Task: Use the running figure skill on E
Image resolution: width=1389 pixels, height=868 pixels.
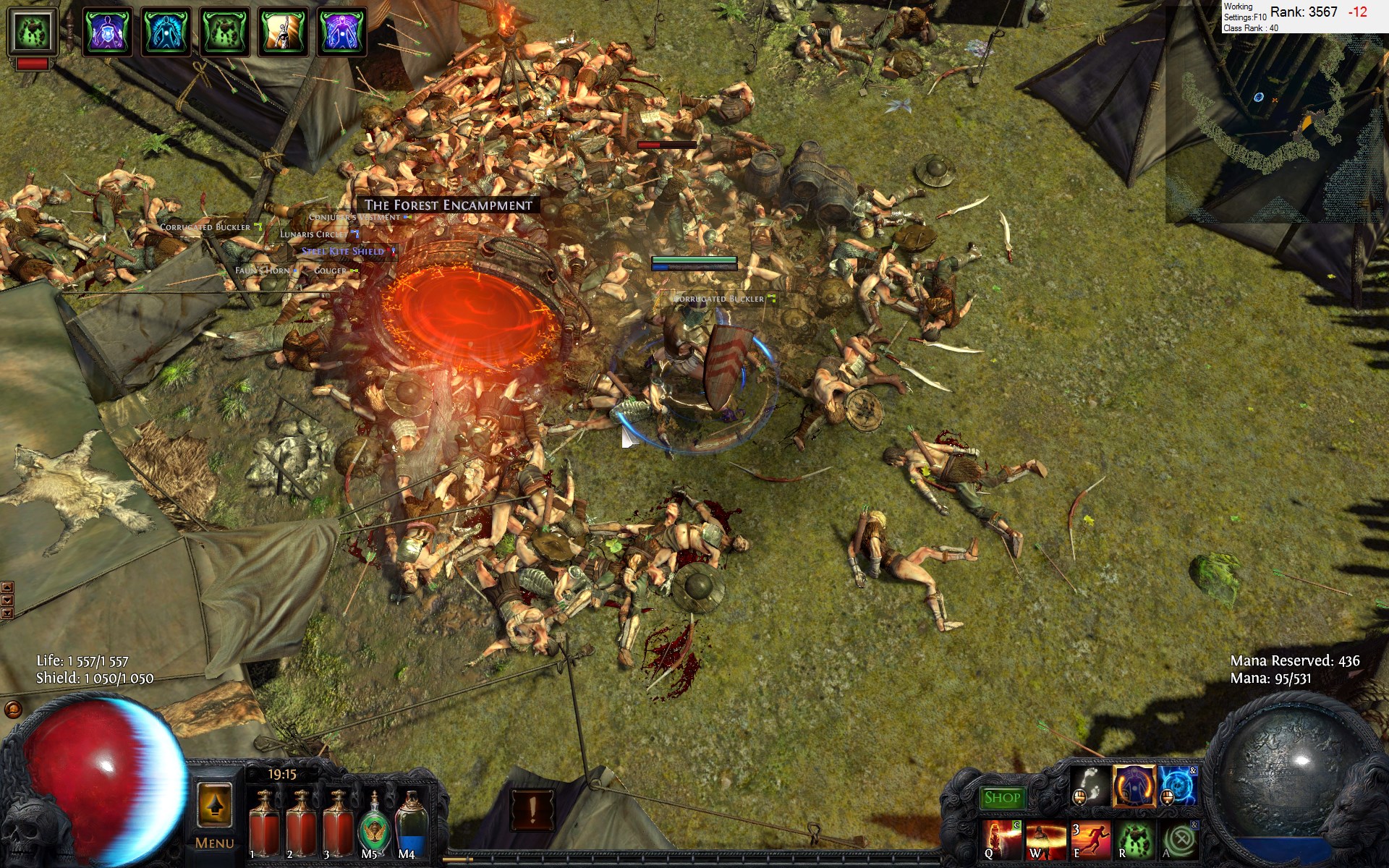Action: click(x=1090, y=839)
